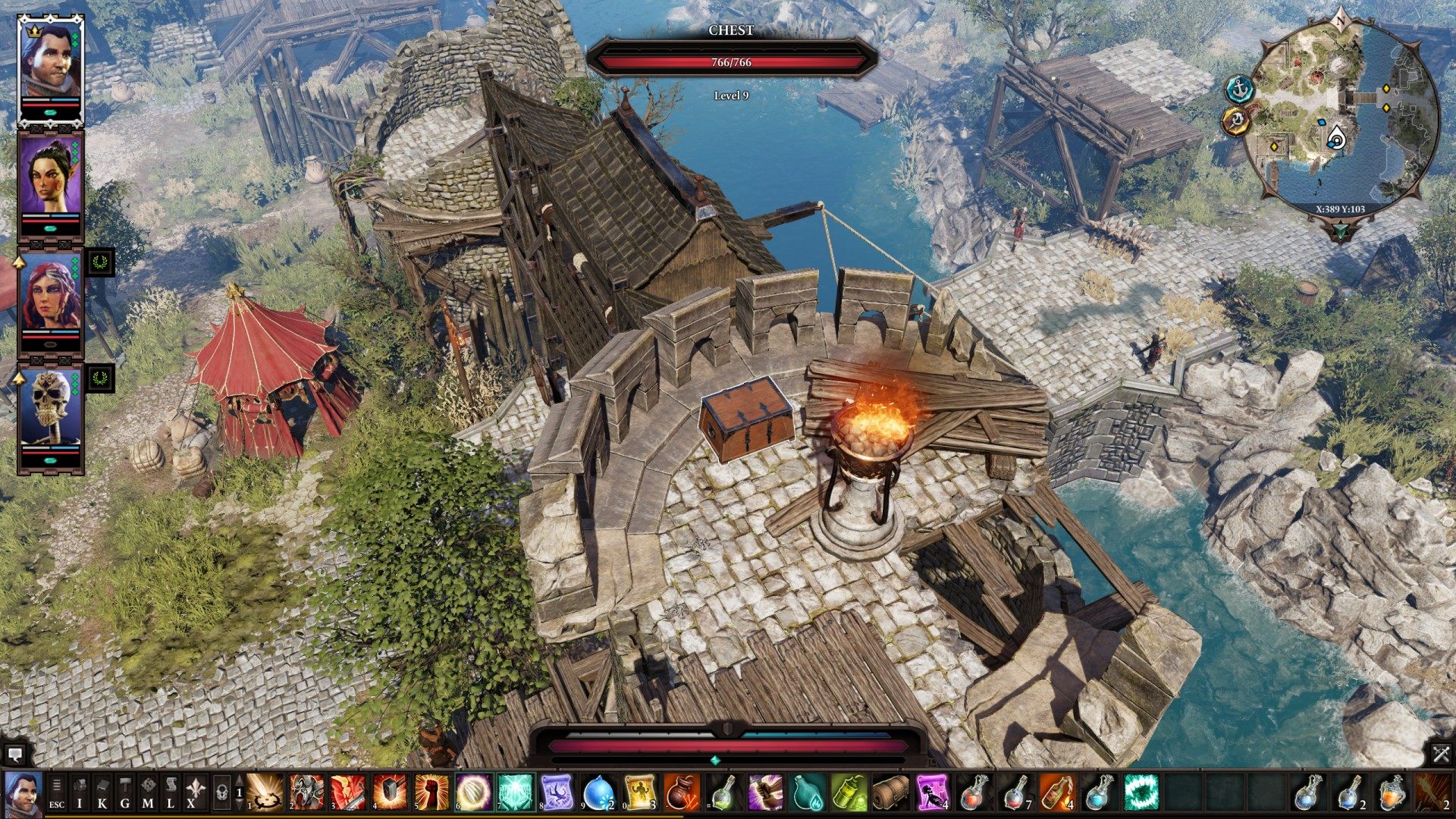The width and height of the screenshot is (1456, 819).
Task: Select the healing potion stack of seven
Action: coord(1014,794)
